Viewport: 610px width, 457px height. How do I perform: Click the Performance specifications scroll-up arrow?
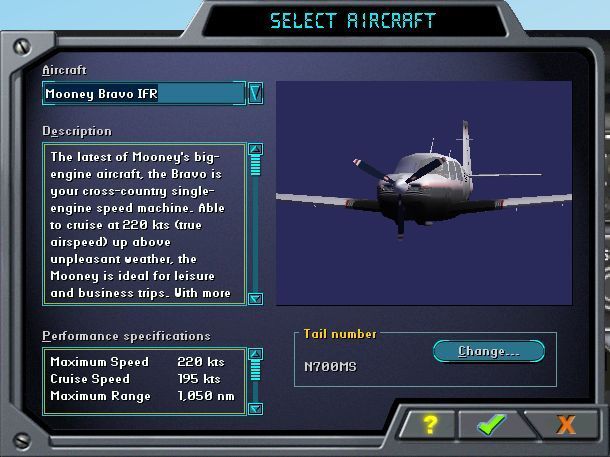click(x=255, y=355)
